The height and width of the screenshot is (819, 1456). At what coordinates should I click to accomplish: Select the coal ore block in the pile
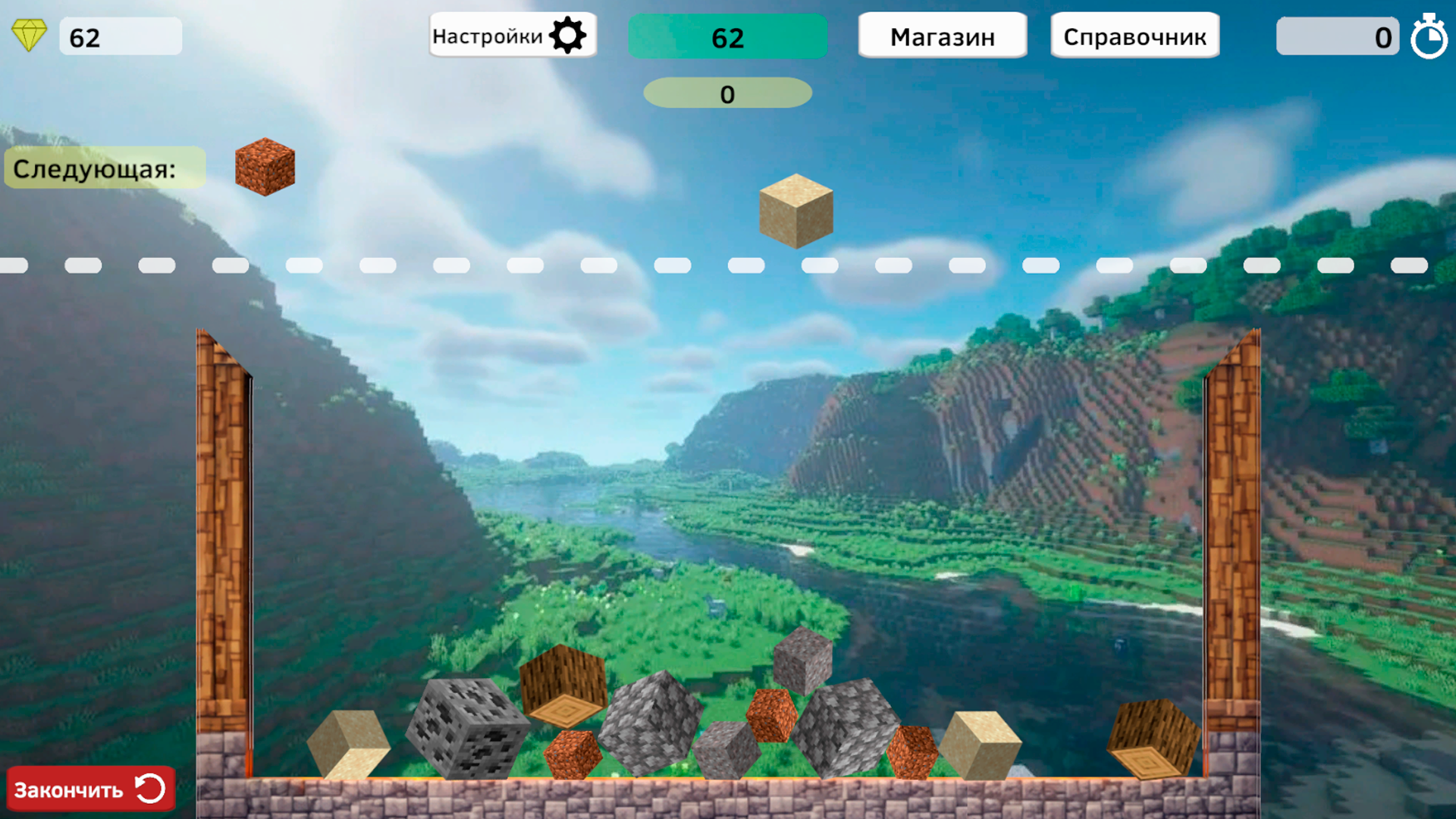coord(469,726)
